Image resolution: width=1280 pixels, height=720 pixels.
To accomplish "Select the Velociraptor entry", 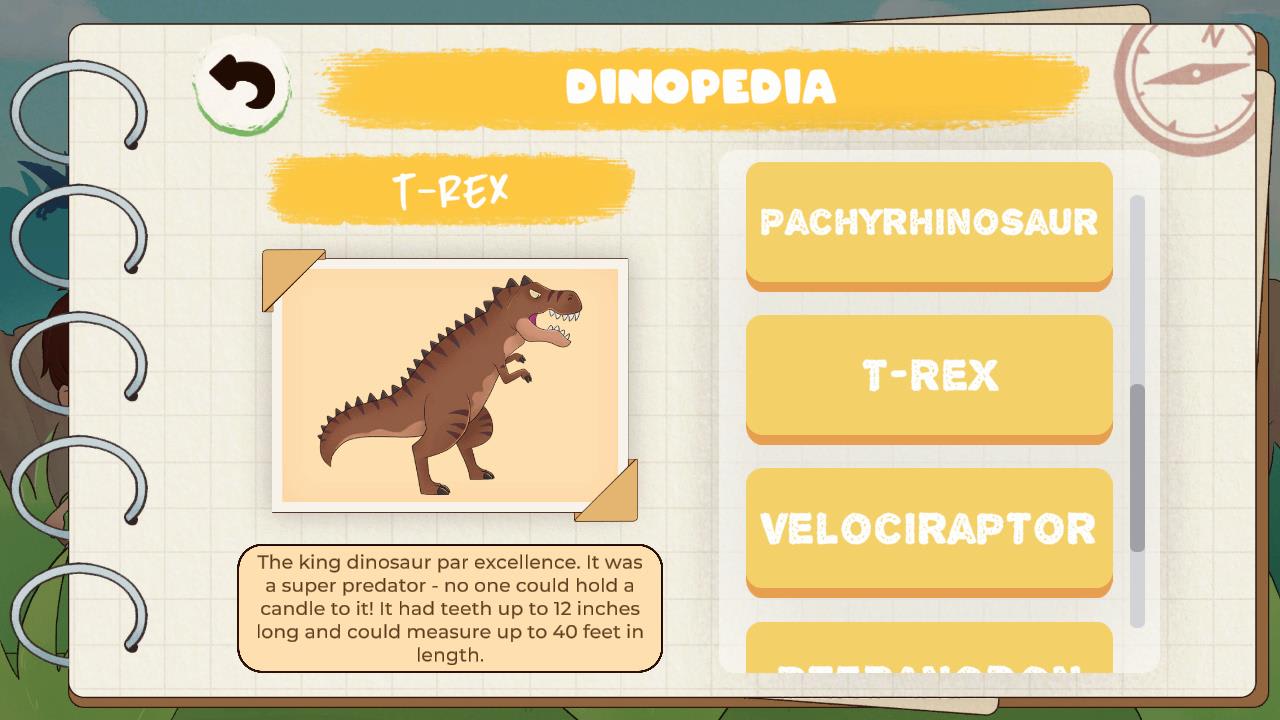I will coord(929,530).
